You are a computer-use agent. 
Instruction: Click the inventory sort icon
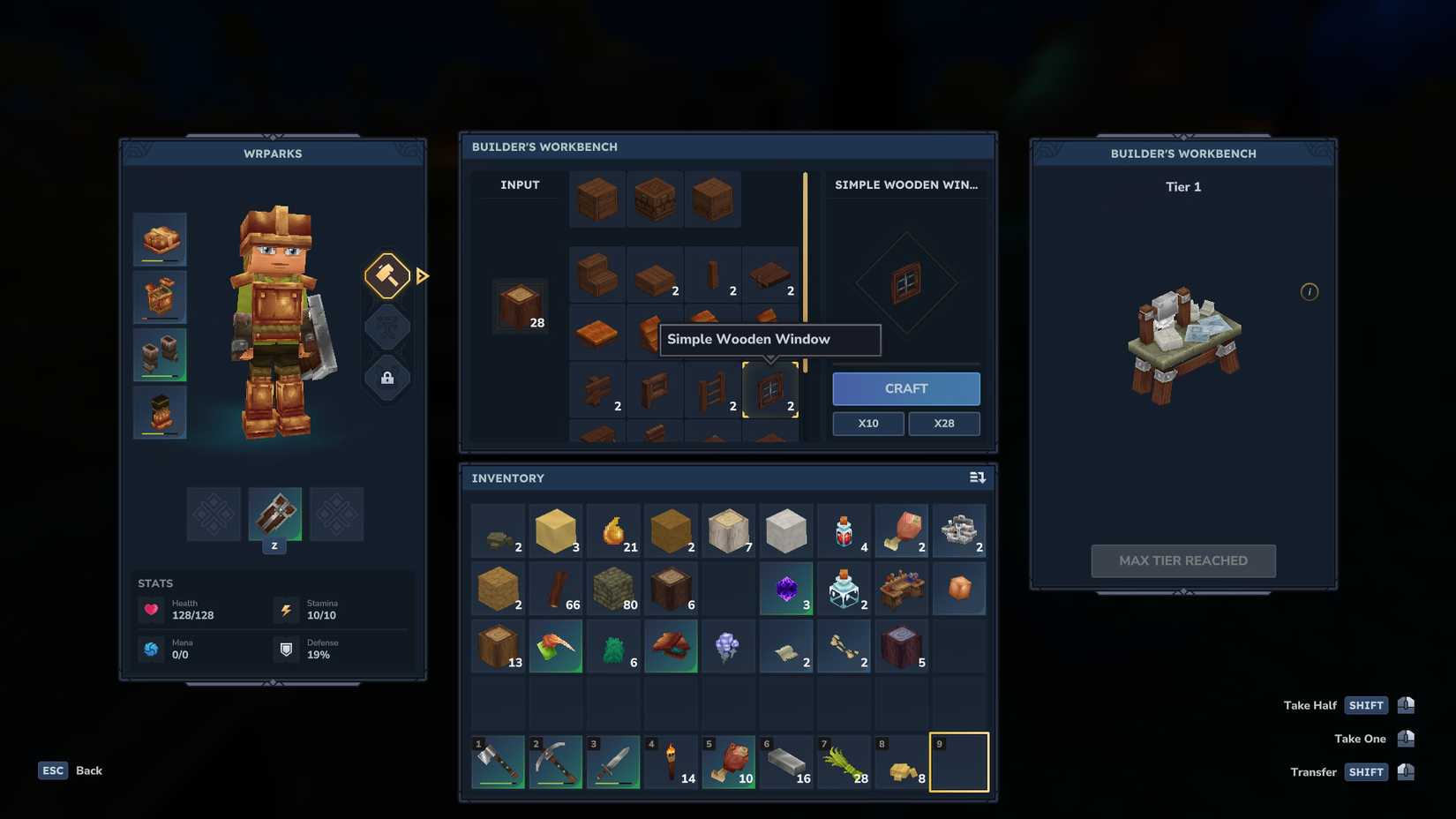click(x=977, y=477)
